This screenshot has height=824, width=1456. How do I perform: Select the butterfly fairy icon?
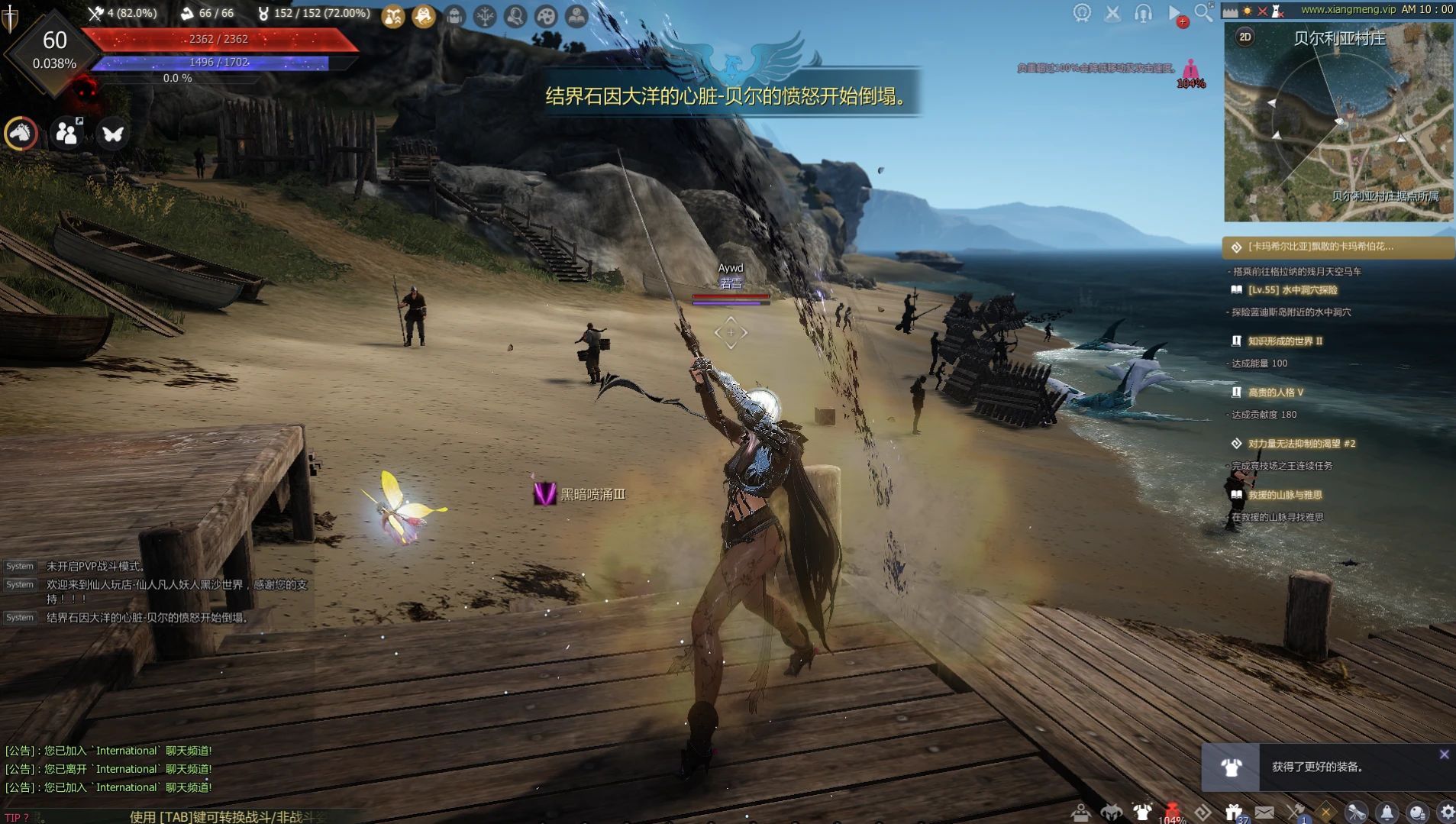[x=113, y=134]
